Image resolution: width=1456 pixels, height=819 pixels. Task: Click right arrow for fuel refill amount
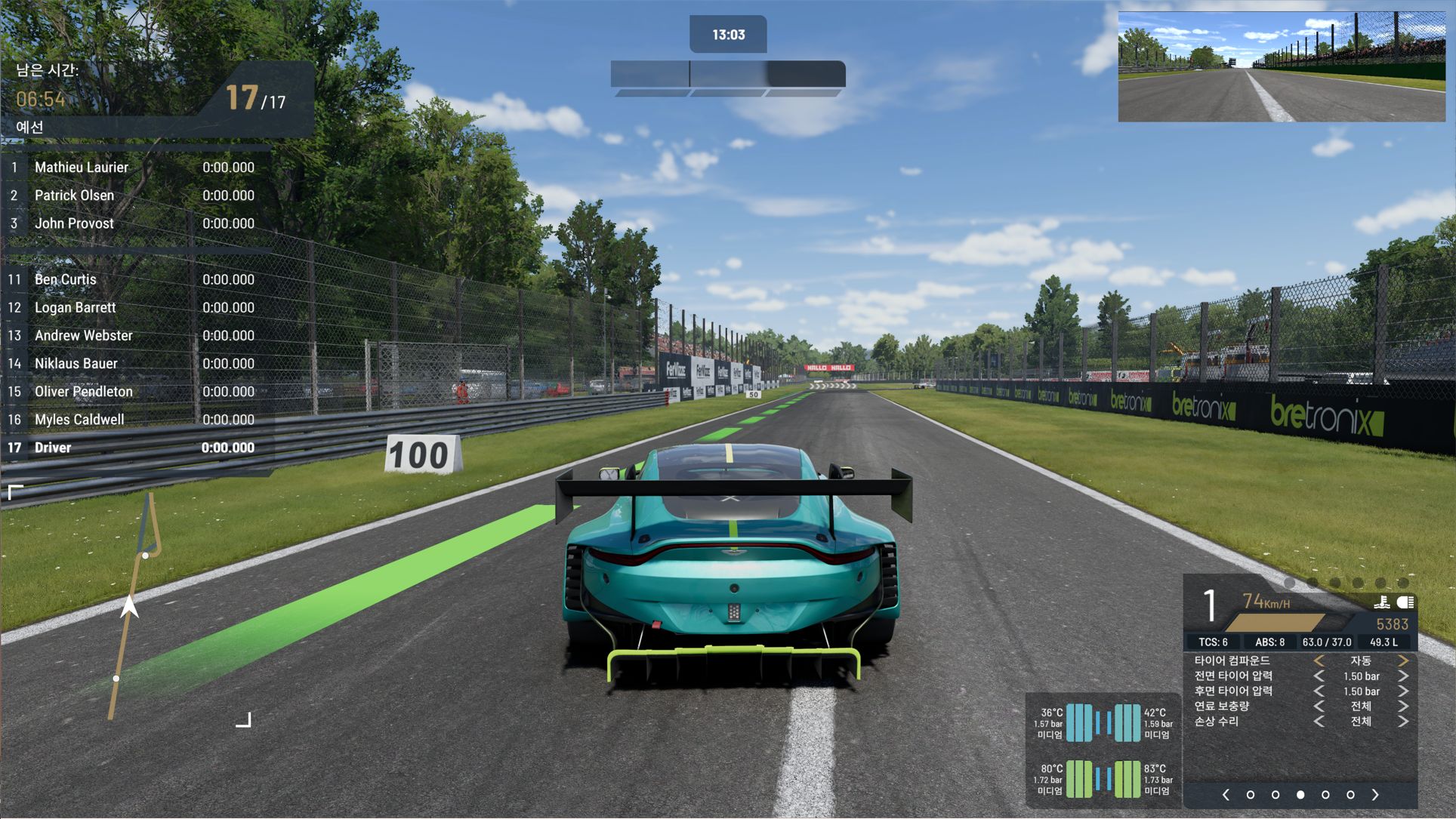click(x=1403, y=707)
